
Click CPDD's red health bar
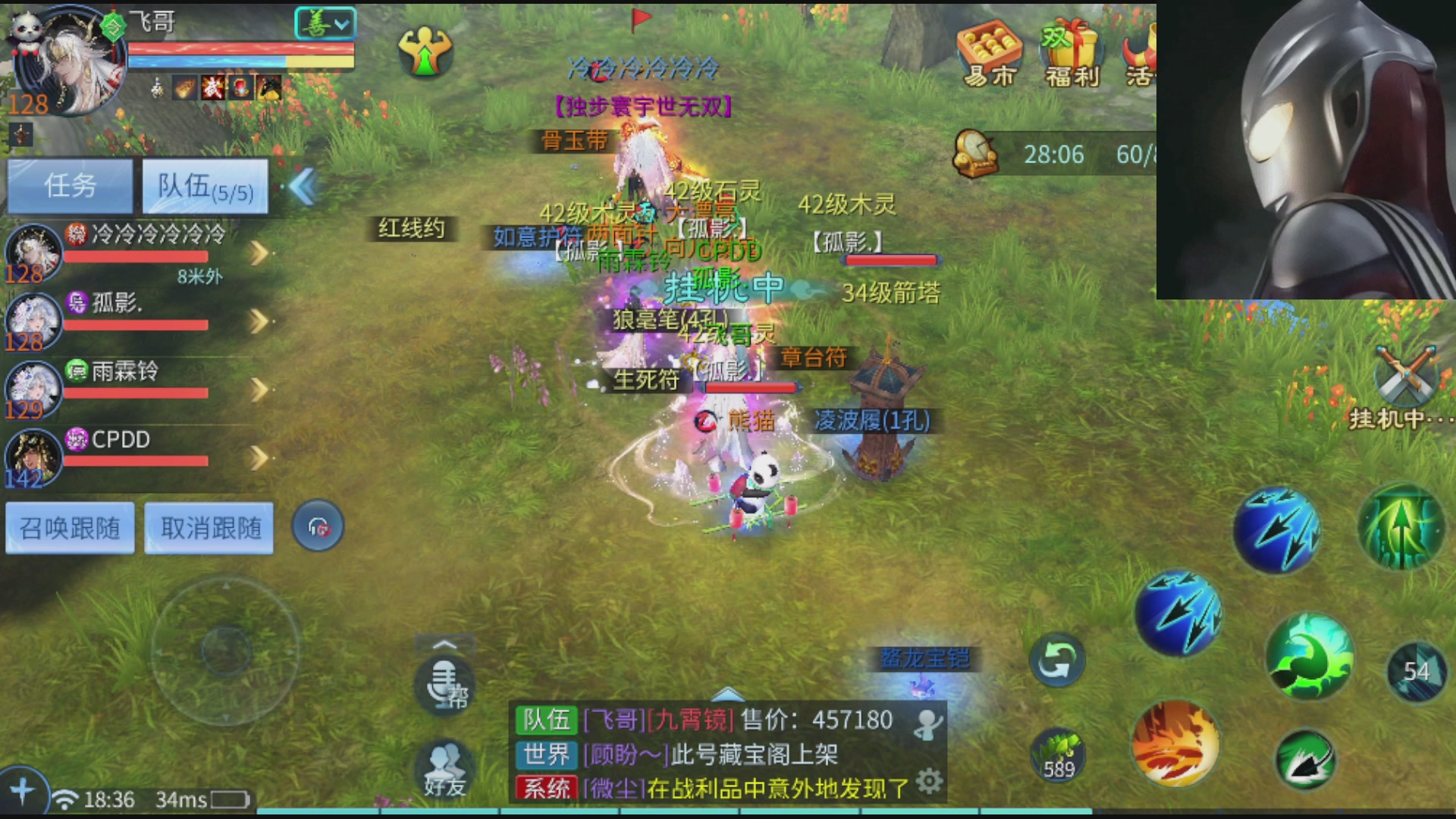[x=135, y=460]
